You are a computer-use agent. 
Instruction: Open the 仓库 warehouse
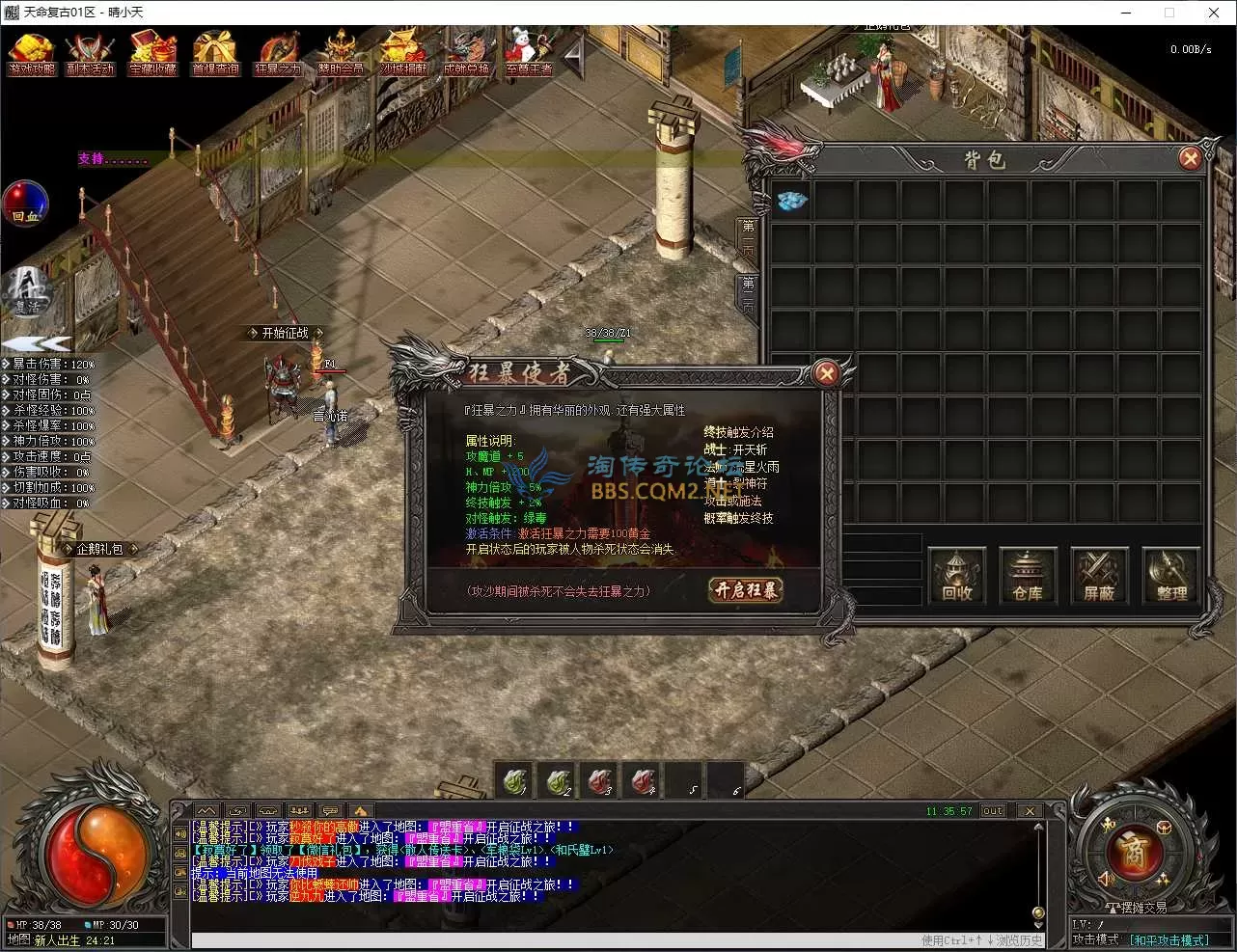pyautogui.click(x=1028, y=577)
